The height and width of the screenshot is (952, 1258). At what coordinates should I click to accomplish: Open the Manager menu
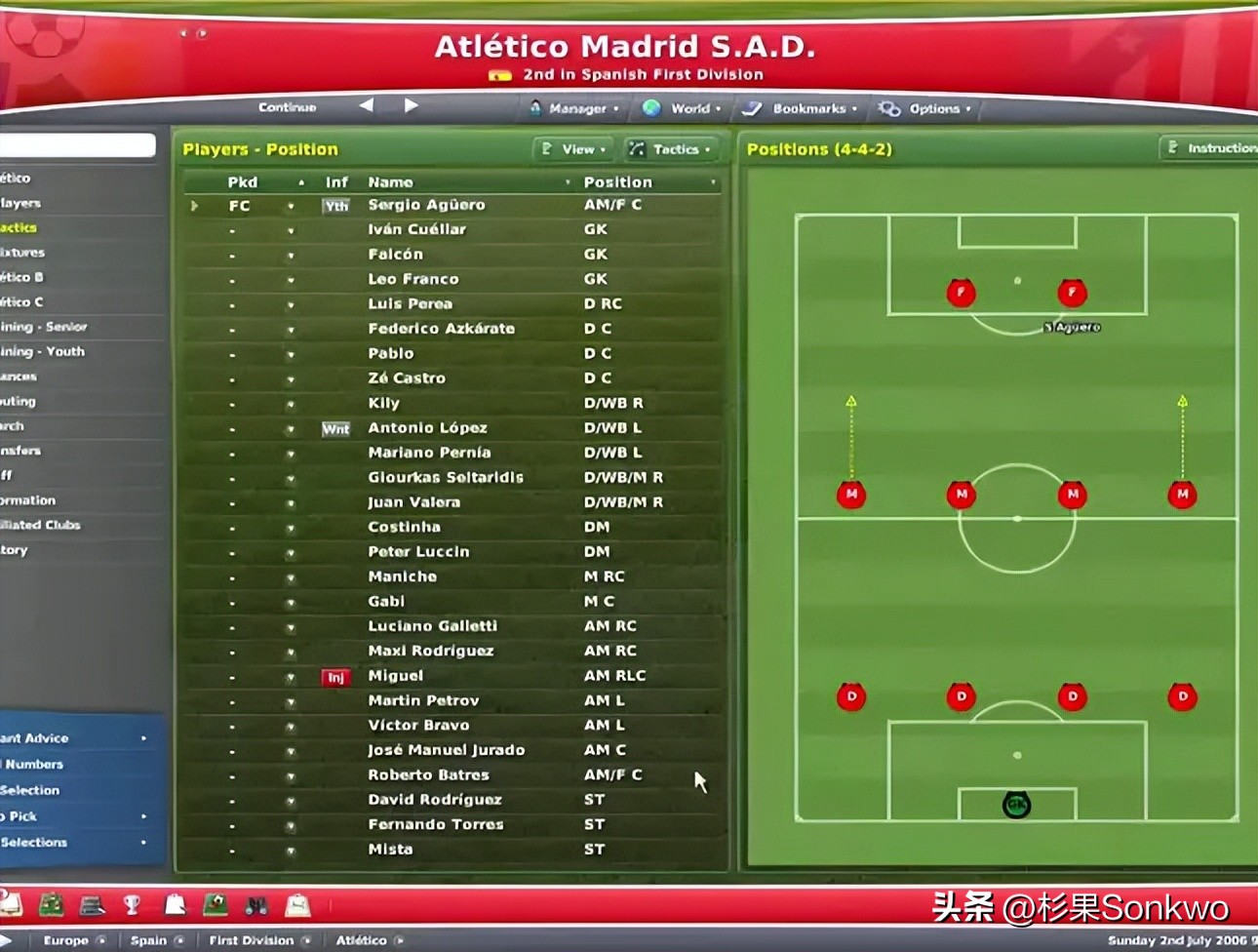(575, 108)
